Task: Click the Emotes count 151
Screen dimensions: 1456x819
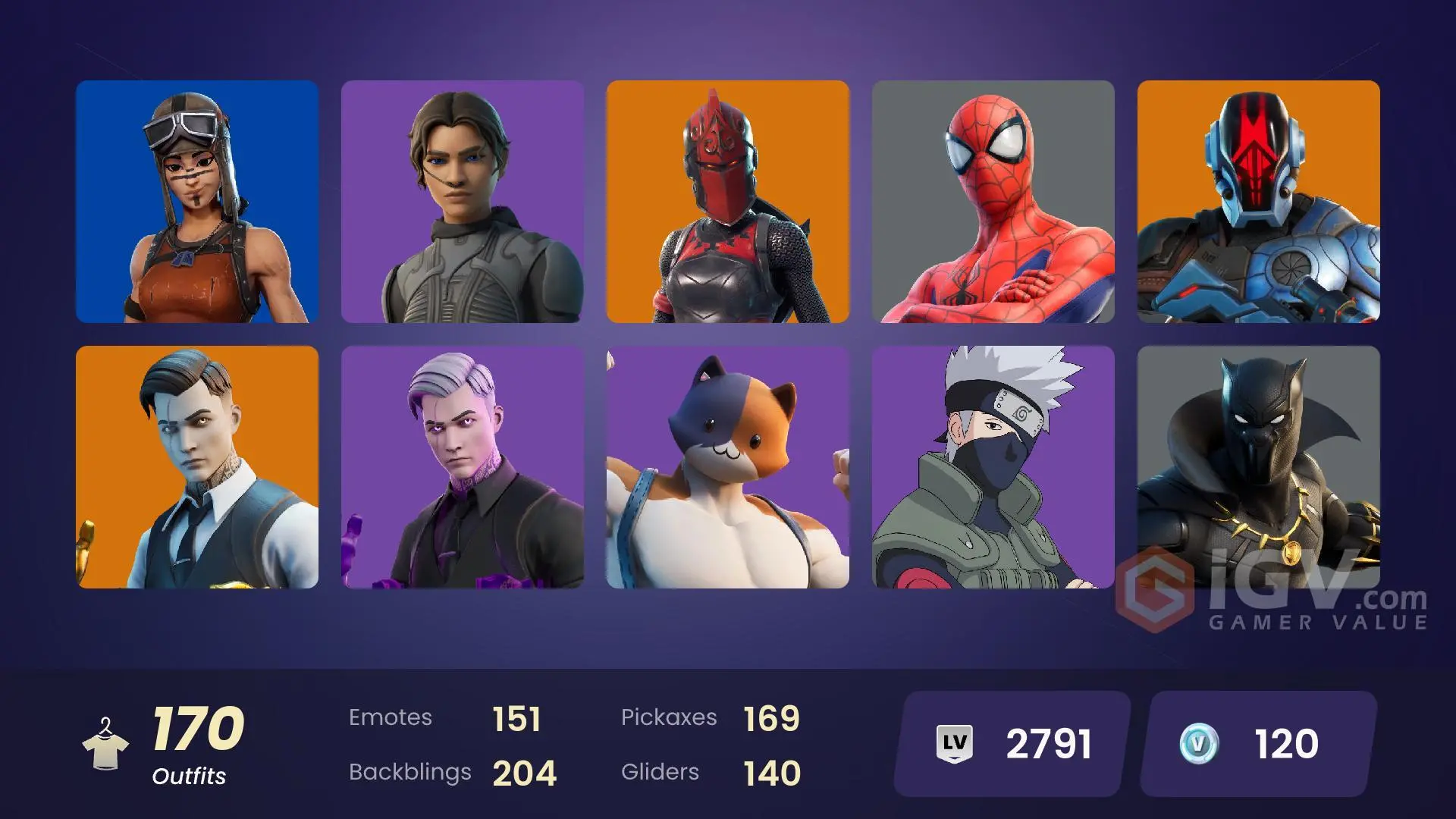Action: pos(519,717)
